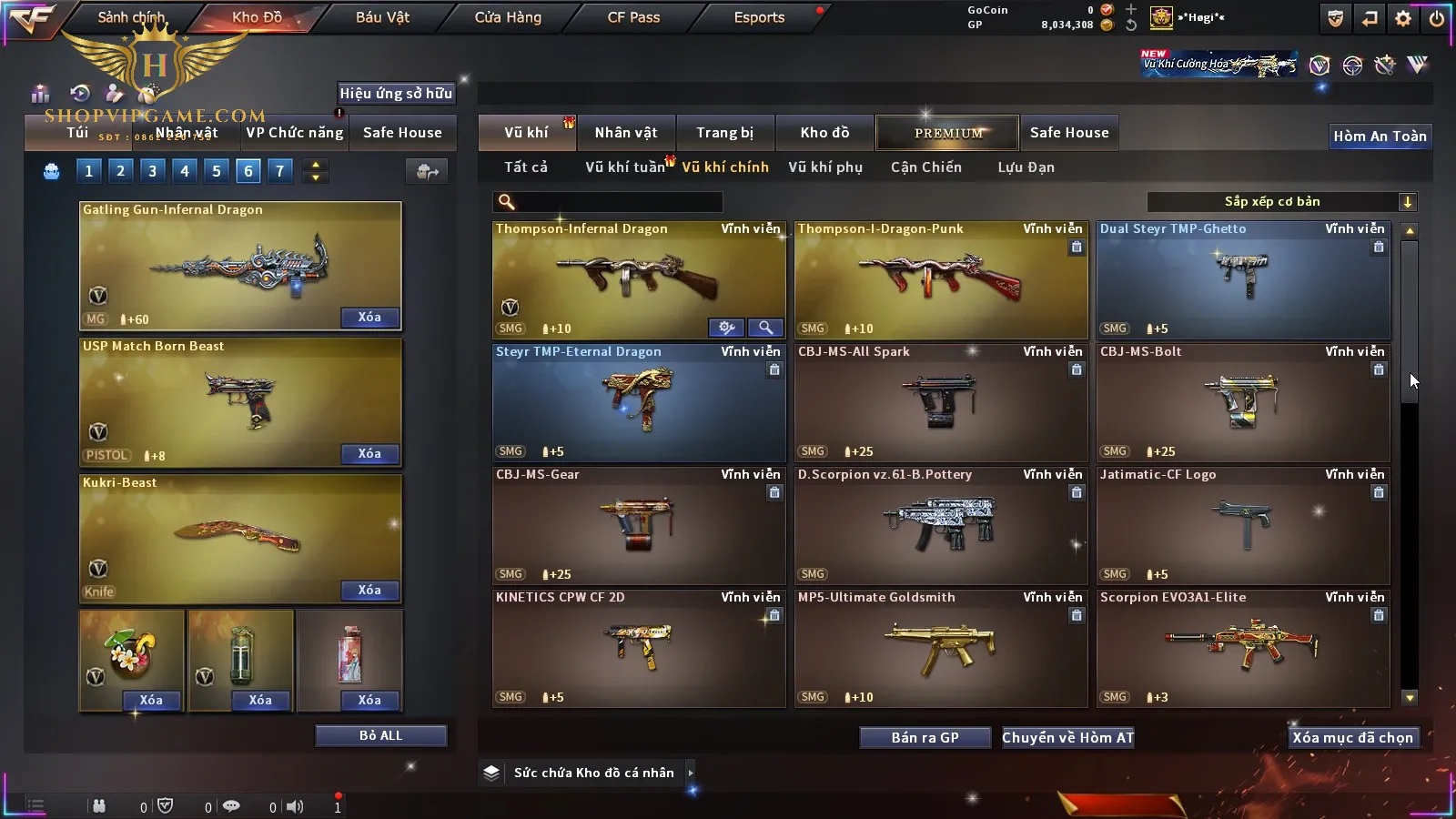The height and width of the screenshot is (819, 1456).
Task: Pick the Scorpion EVO3A1-Elite weapon
Action: tap(1242, 647)
